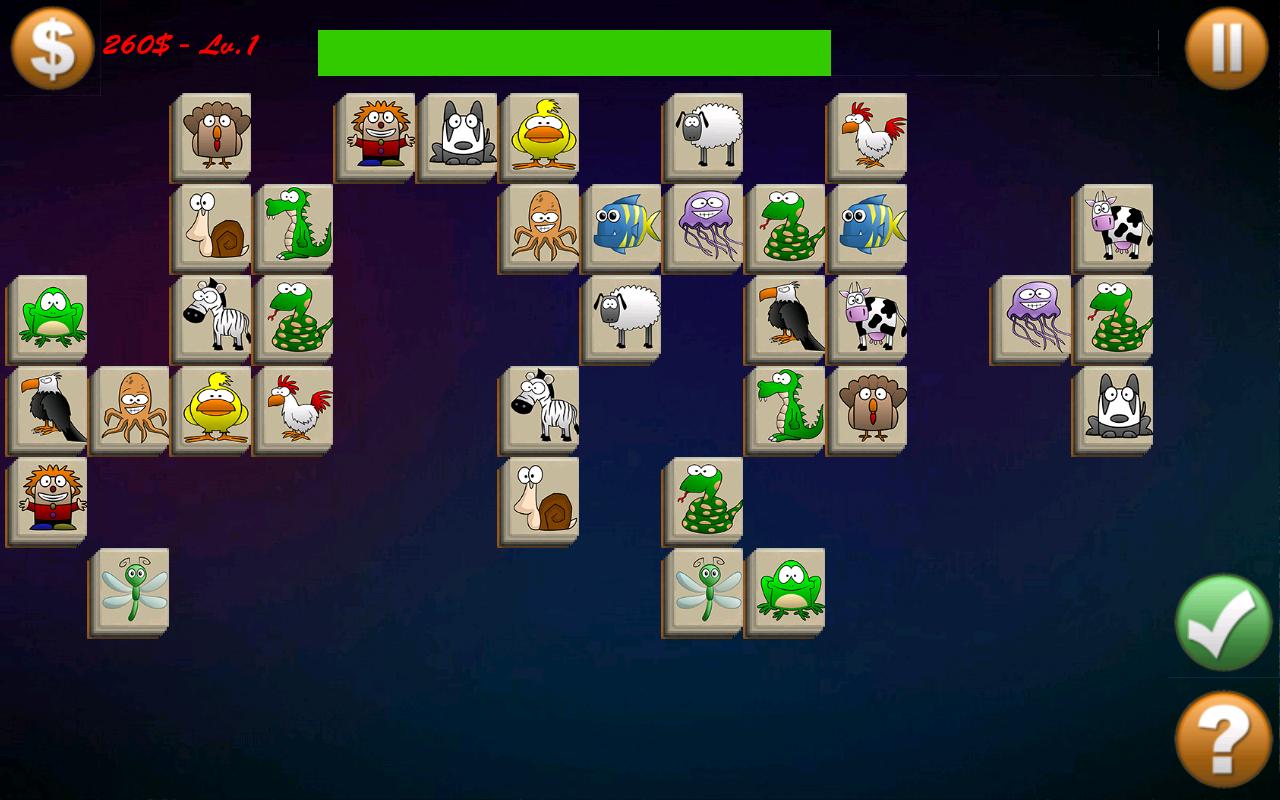Select the yellow duck tile at top

click(541, 135)
